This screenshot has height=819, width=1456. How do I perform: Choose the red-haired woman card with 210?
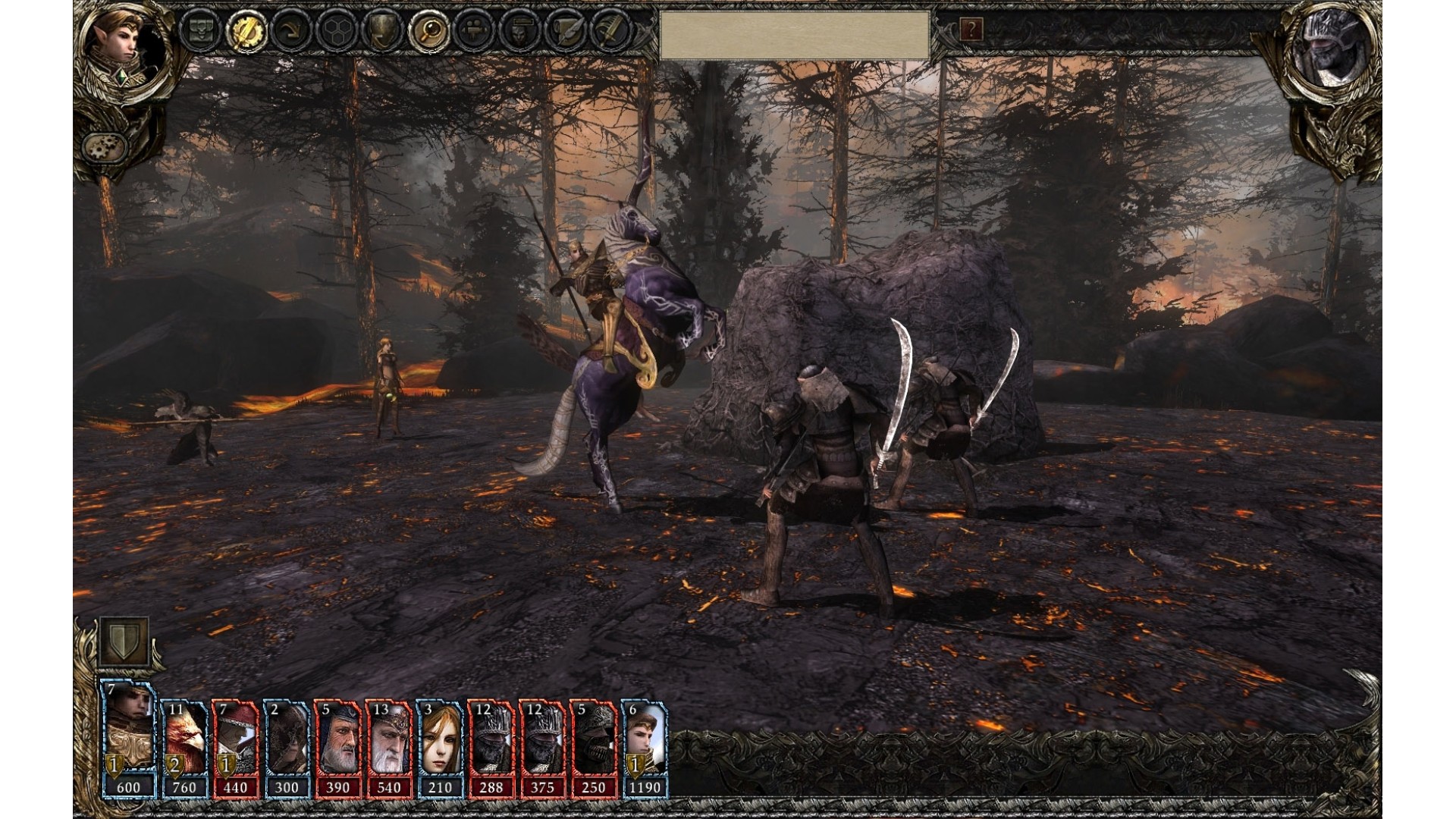440,747
